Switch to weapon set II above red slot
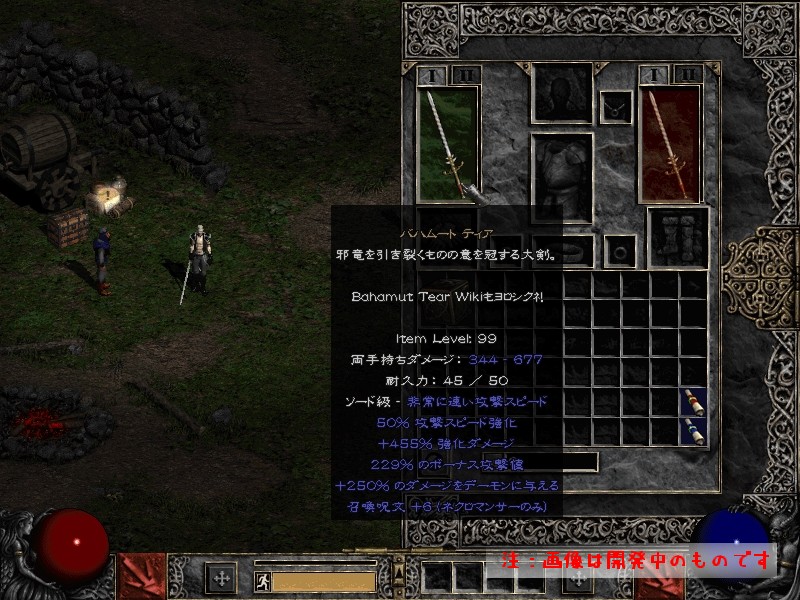The height and width of the screenshot is (600, 800). [687, 75]
